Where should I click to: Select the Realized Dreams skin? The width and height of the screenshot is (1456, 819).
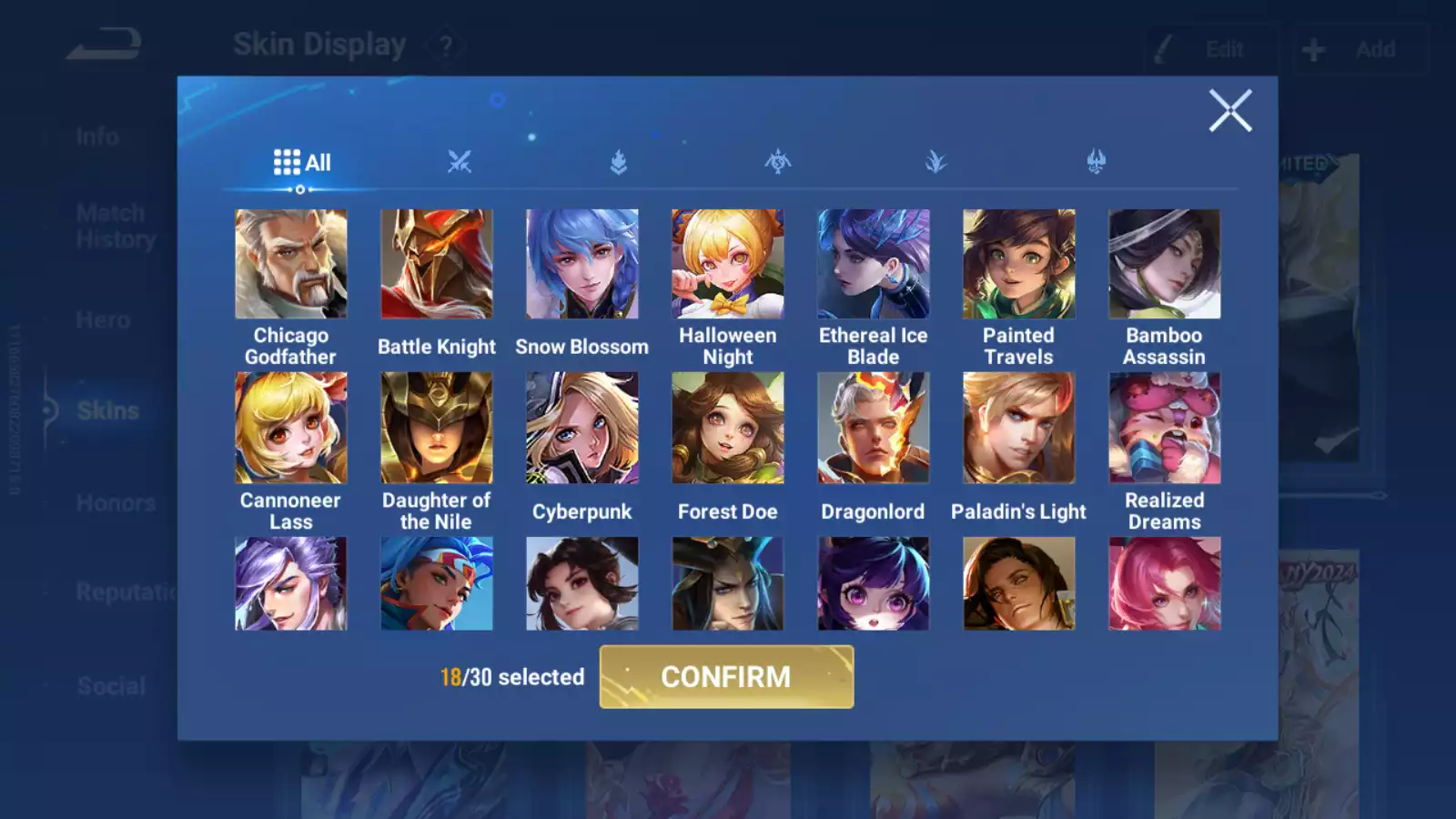click(x=1165, y=428)
